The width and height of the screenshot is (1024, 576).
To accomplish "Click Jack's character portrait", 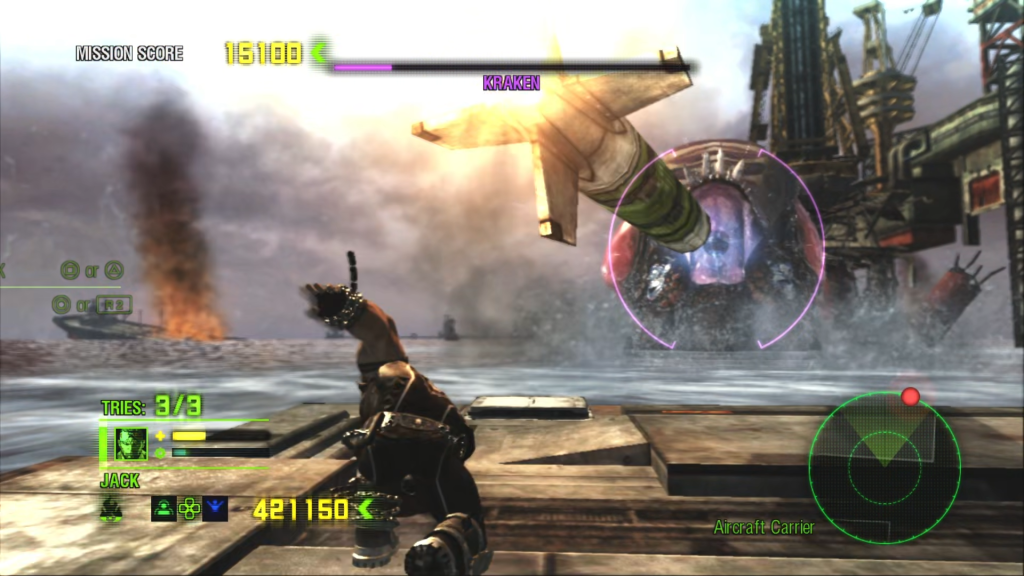I will [x=131, y=443].
